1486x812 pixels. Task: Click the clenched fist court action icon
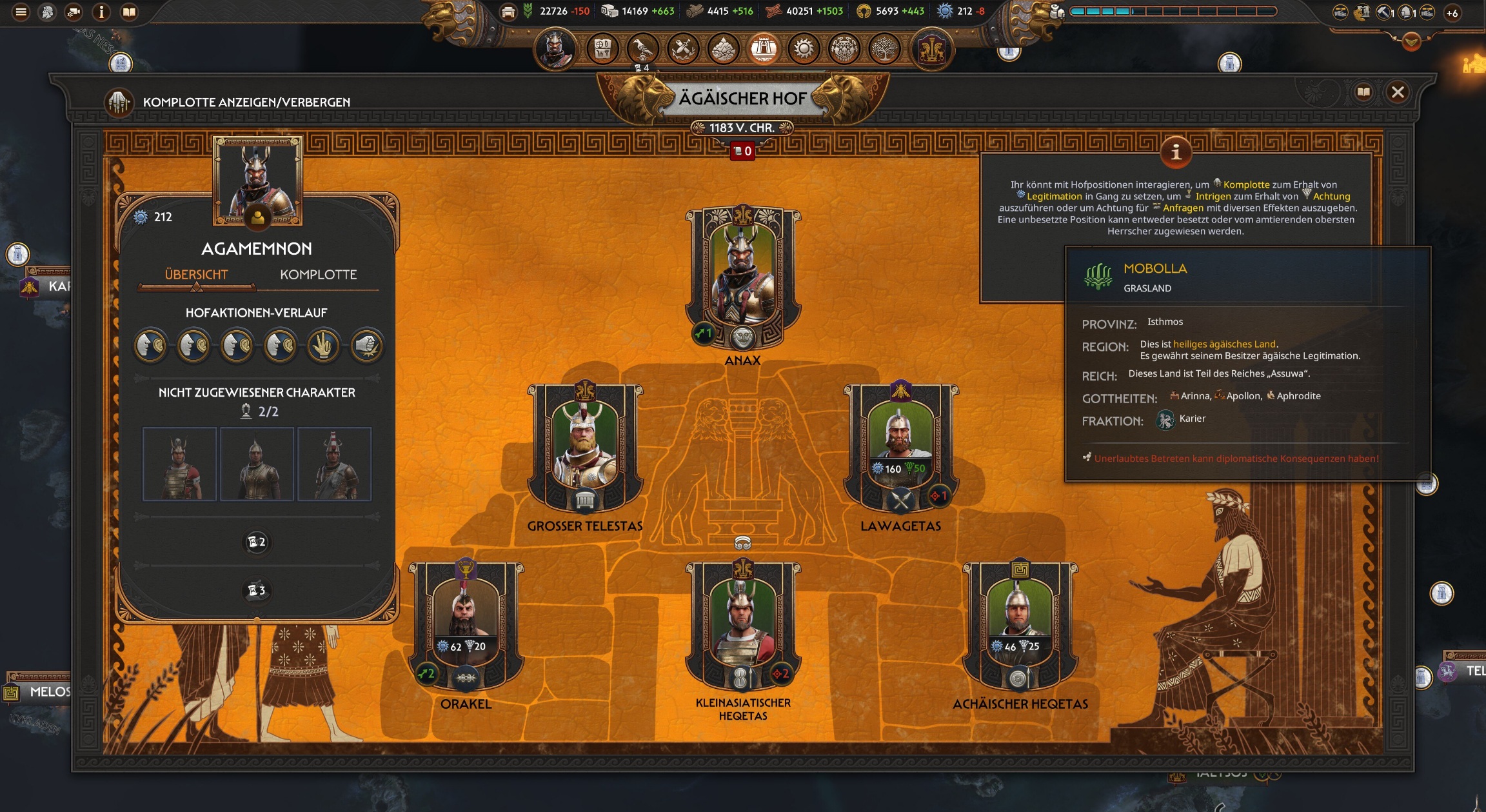click(x=366, y=346)
